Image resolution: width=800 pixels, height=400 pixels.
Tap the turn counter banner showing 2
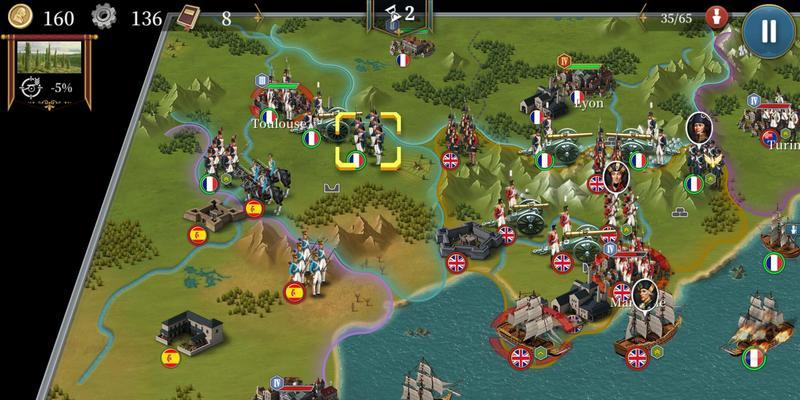coord(401,15)
